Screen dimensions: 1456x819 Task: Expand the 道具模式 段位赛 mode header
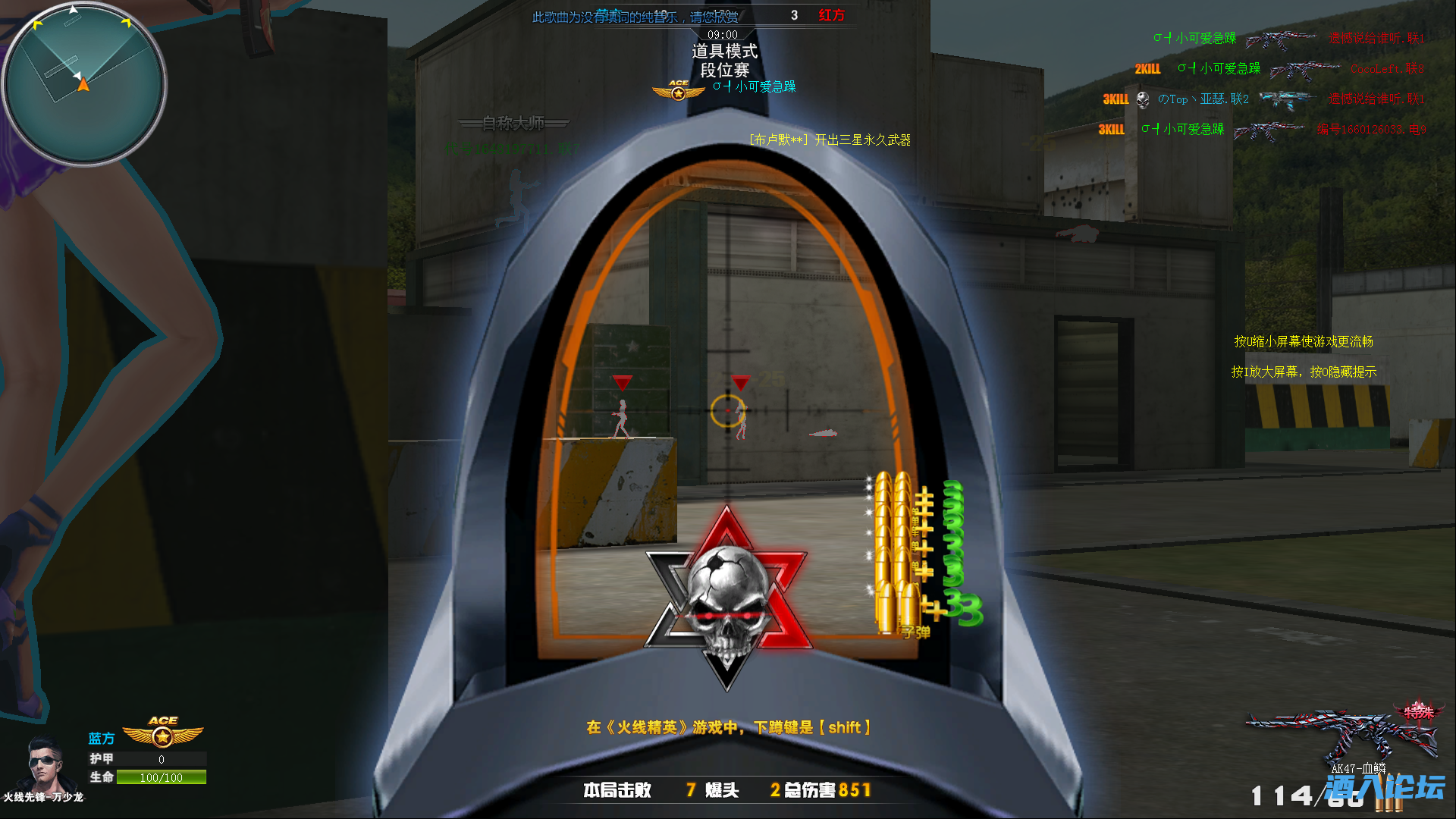[x=726, y=61]
